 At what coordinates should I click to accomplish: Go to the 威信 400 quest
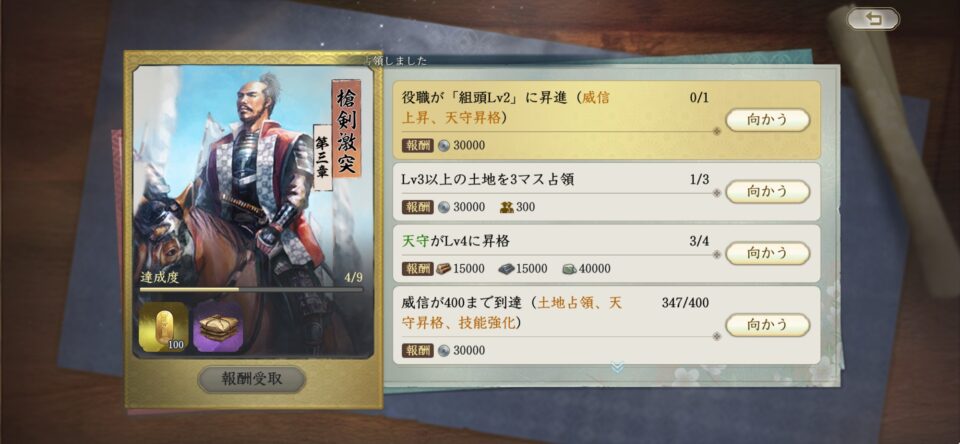pyautogui.click(x=767, y=325)
